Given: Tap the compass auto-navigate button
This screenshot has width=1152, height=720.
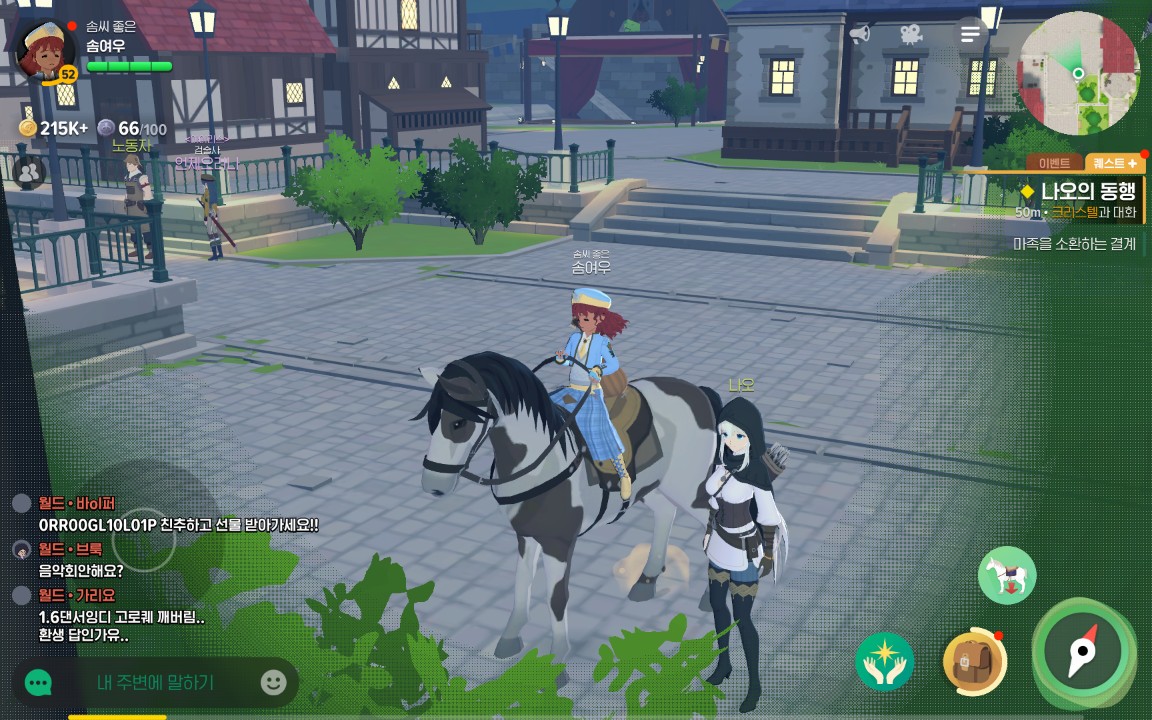Looking at the screenshot, I should pos(1083,652).
